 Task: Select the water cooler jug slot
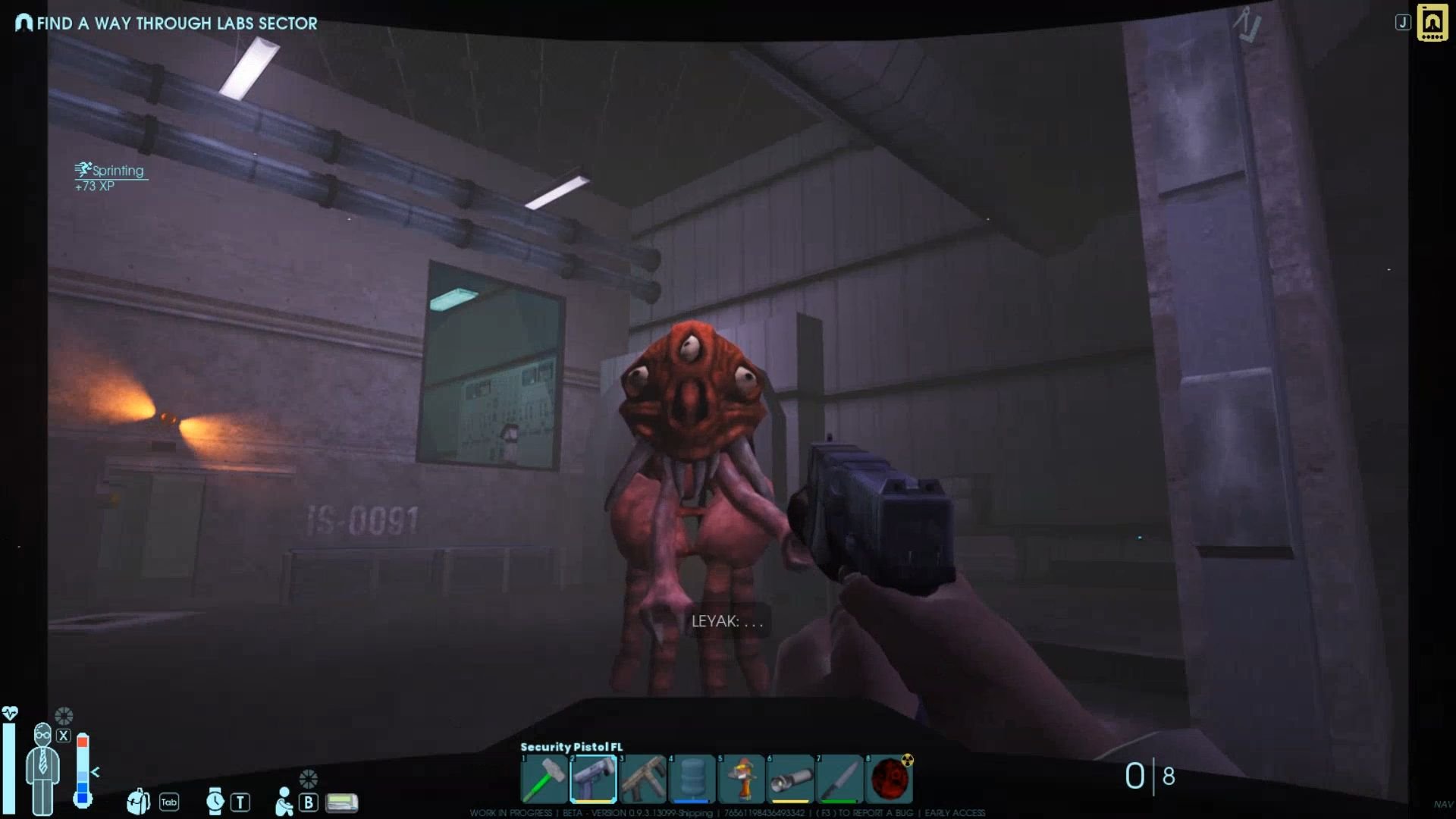[x=692, y=779]
